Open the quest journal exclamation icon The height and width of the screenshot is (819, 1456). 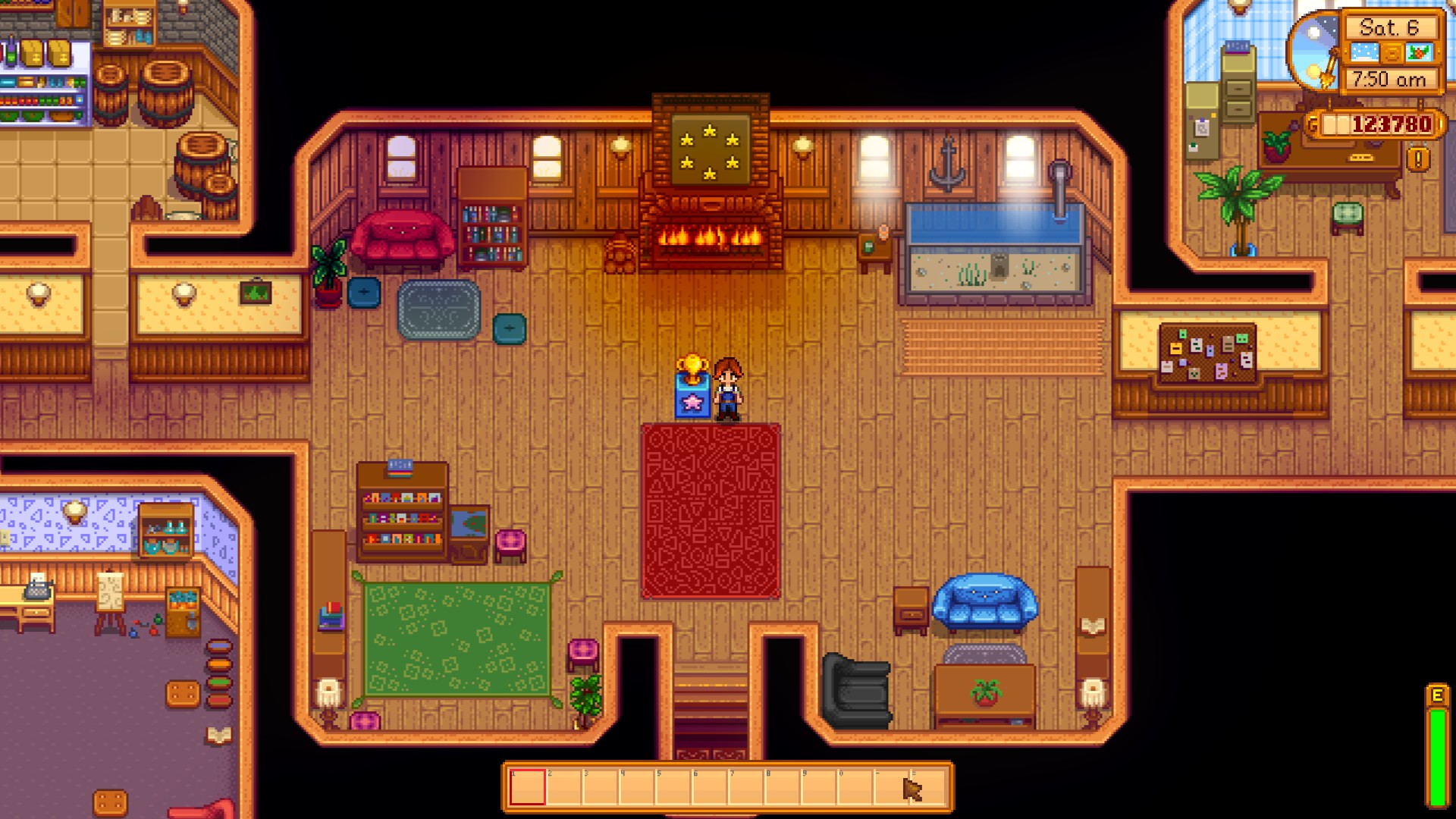click(1417, 158)
